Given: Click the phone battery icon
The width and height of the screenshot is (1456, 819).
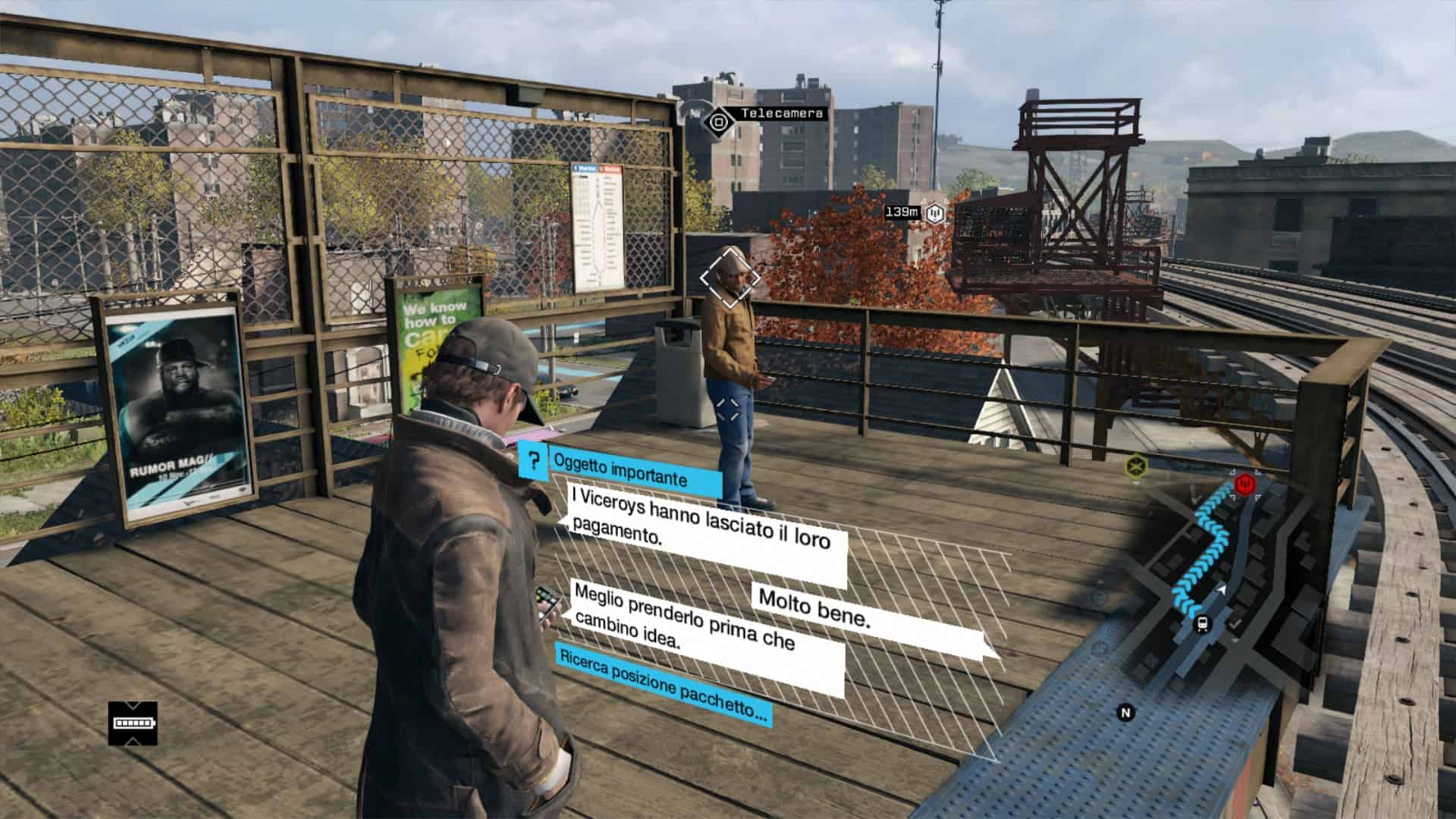Looking at the screenshot, I should [133, 723].
